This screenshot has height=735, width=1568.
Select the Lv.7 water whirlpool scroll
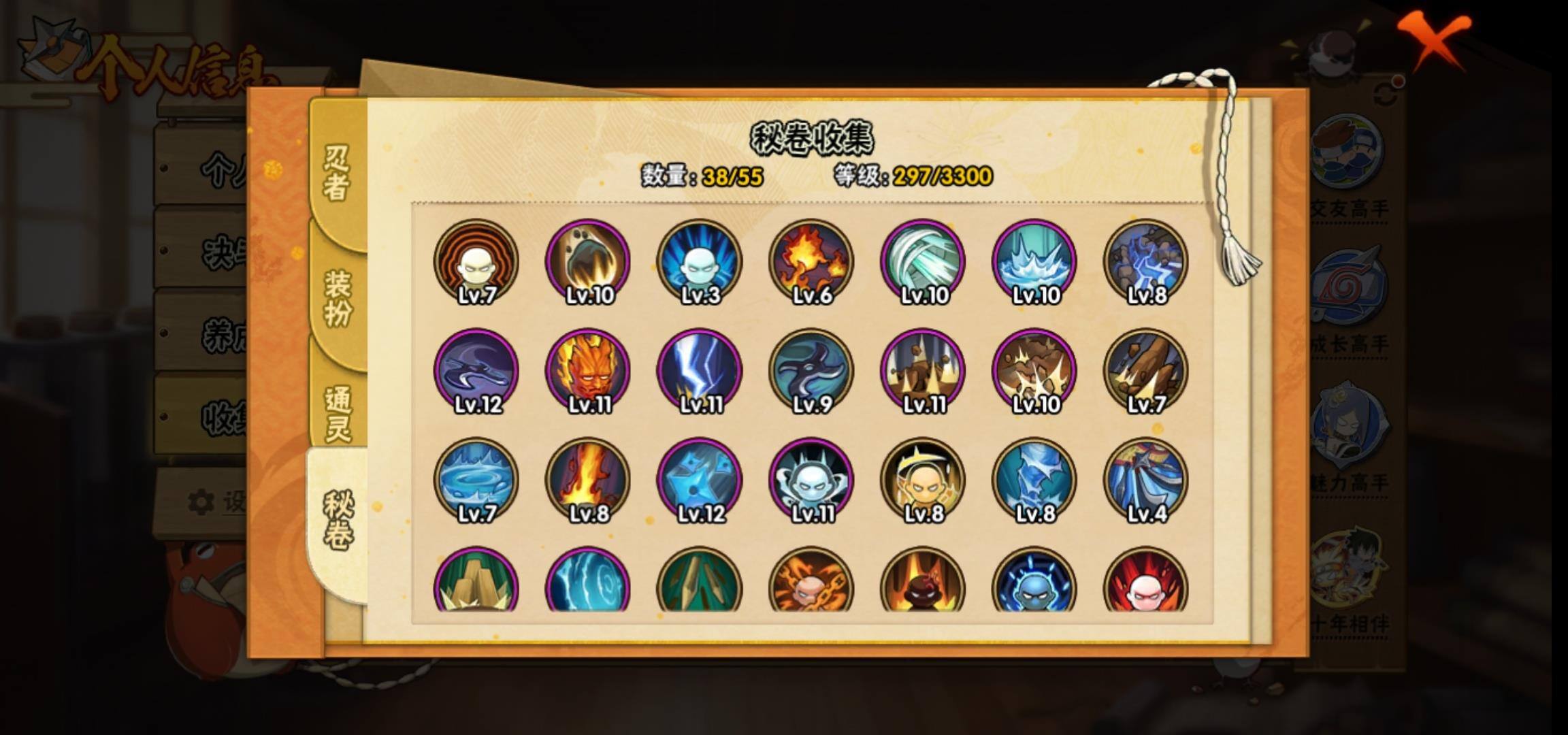click(x=476, y=480)
